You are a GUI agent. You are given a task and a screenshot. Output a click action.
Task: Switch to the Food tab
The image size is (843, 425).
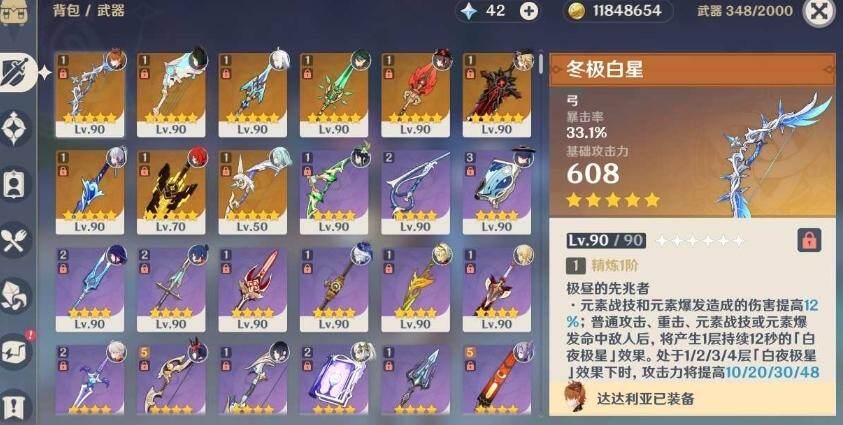[16, 240]
